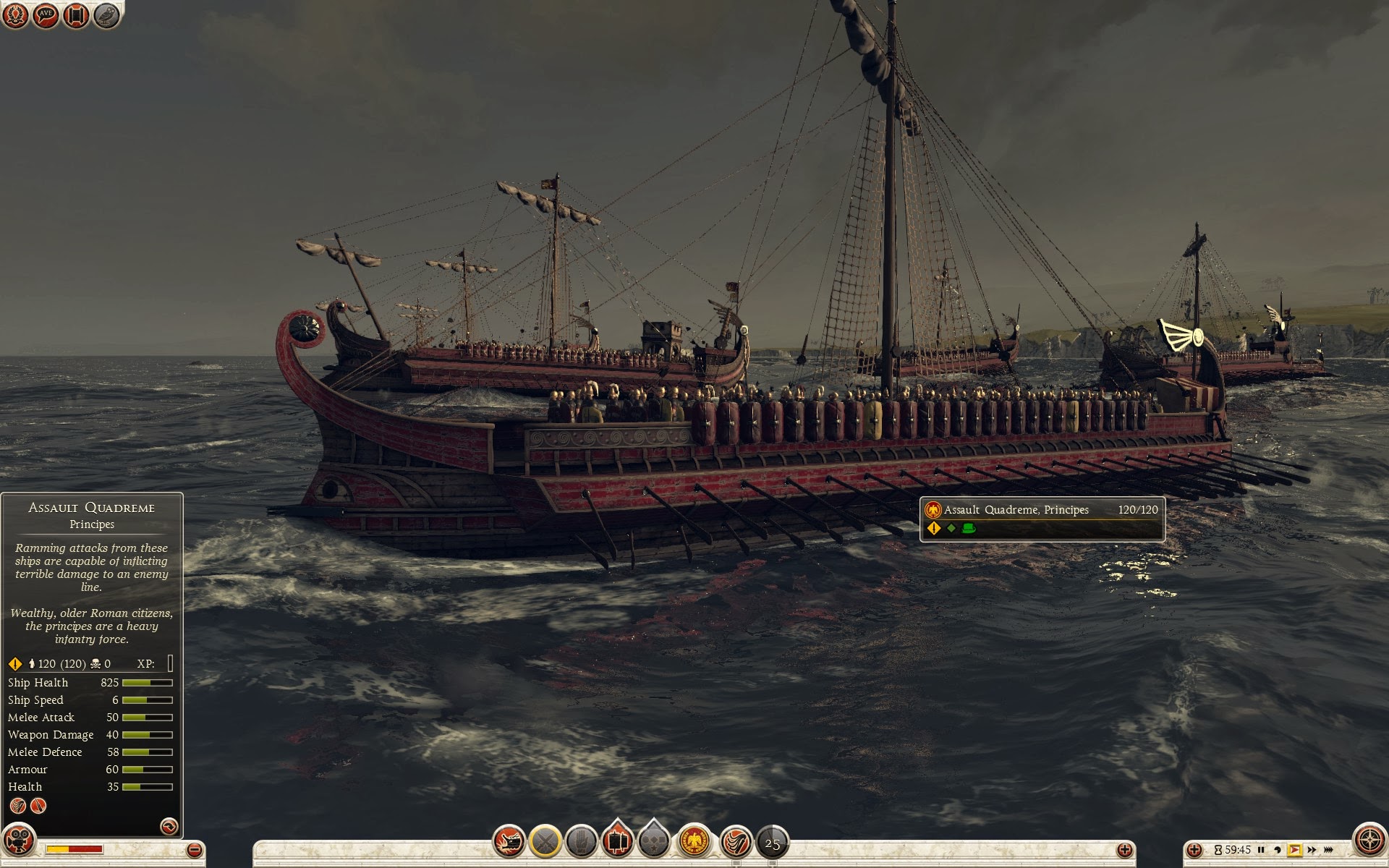This screenshot has width=1389, height=868.
Task: Open the compass tactical map button
Action: tap(1369, 841)
